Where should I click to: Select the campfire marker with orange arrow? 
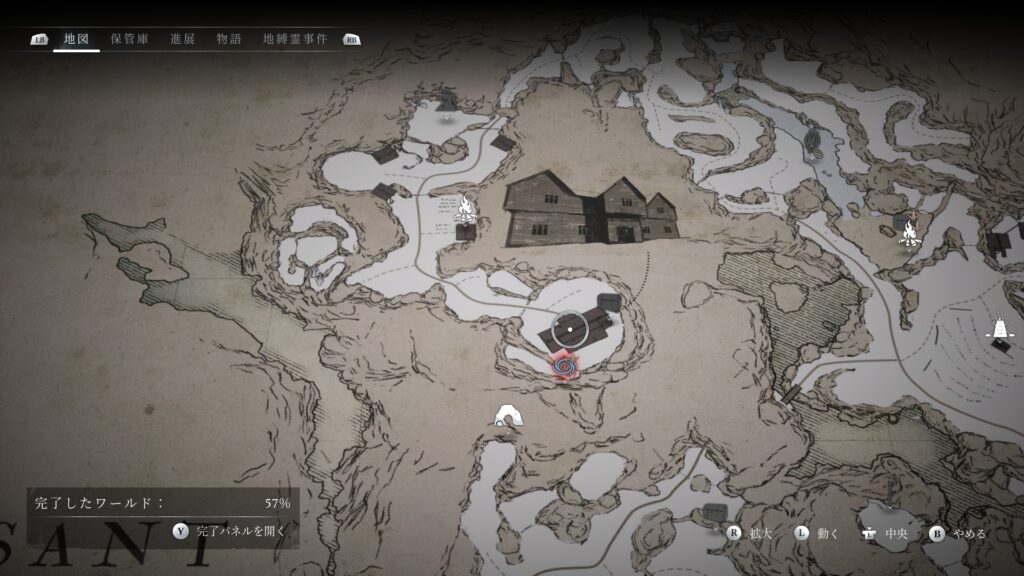click(909, 233)
